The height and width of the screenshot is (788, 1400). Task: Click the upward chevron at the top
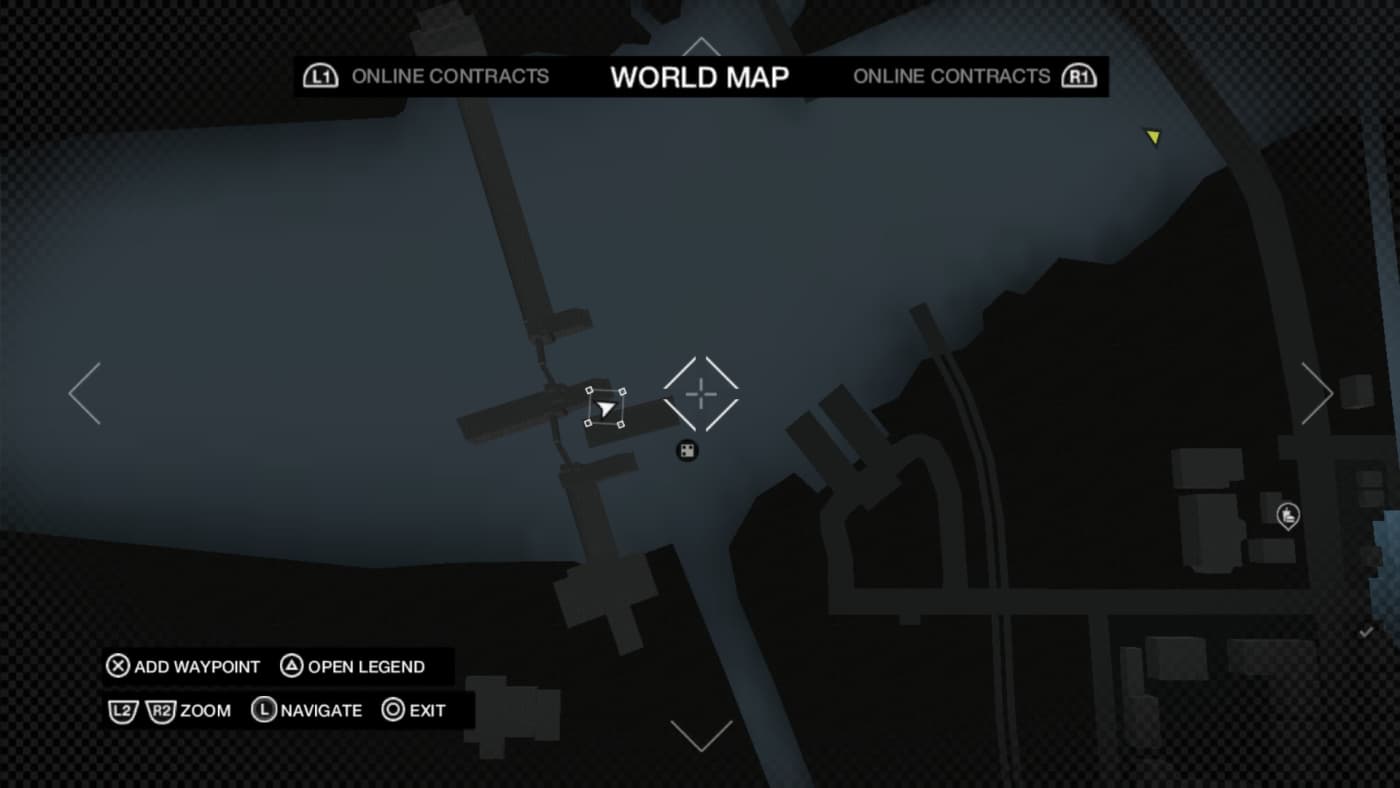pyautogui.click(x=700, y=45)
